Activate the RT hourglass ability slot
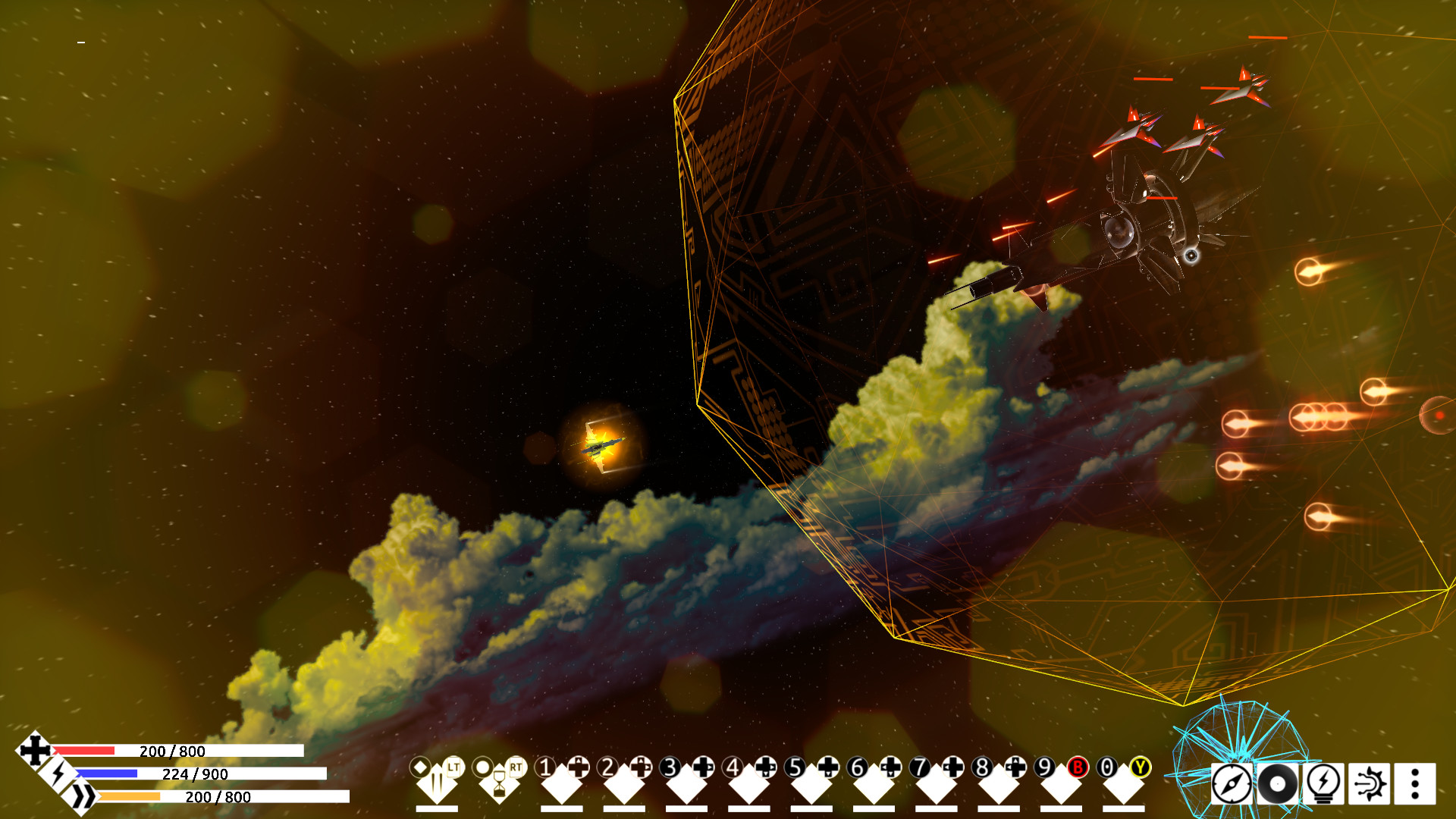This screenshot has height=819, width=1456. [499, 784]
